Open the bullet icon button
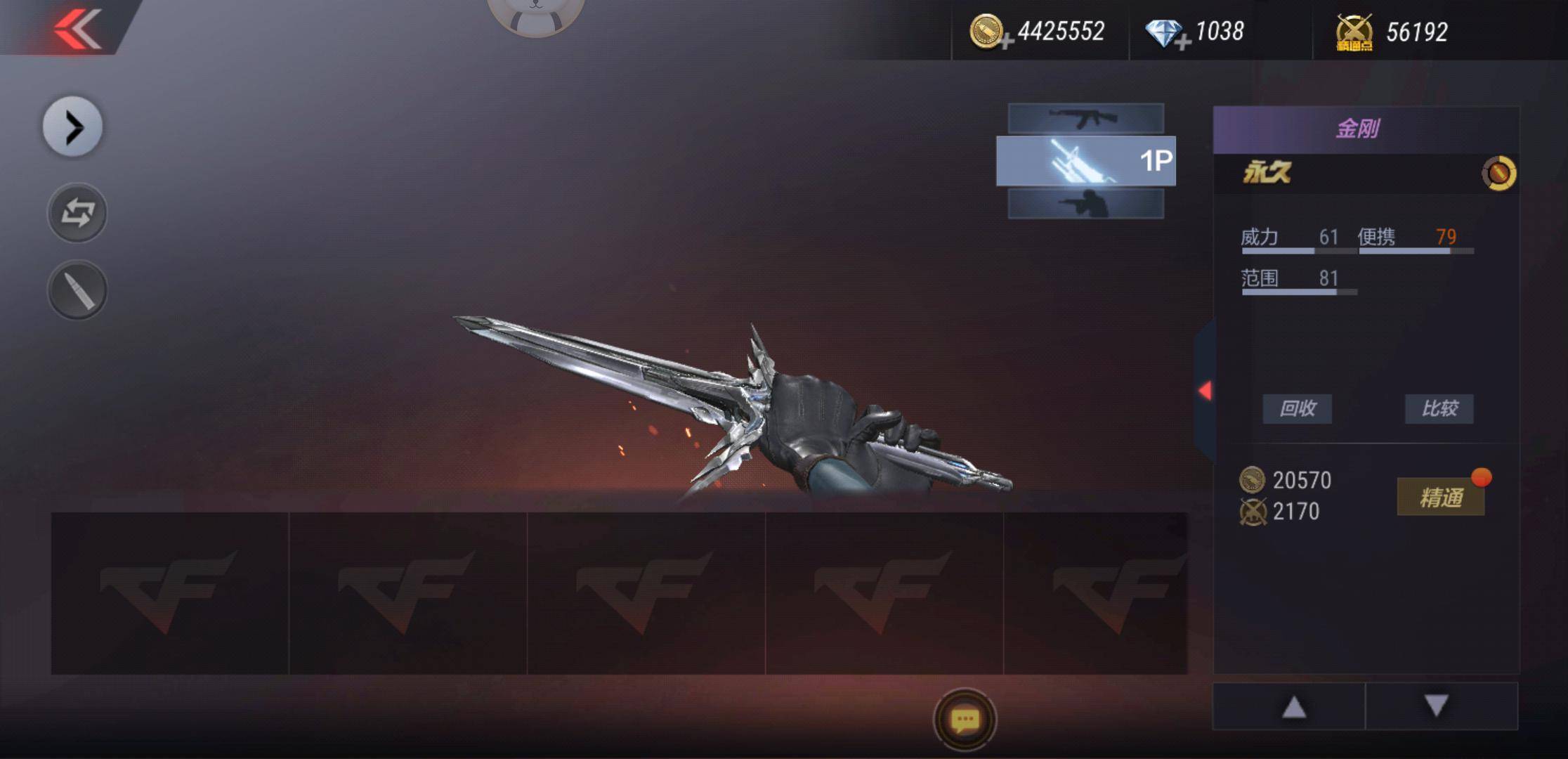 click(77, 290)
